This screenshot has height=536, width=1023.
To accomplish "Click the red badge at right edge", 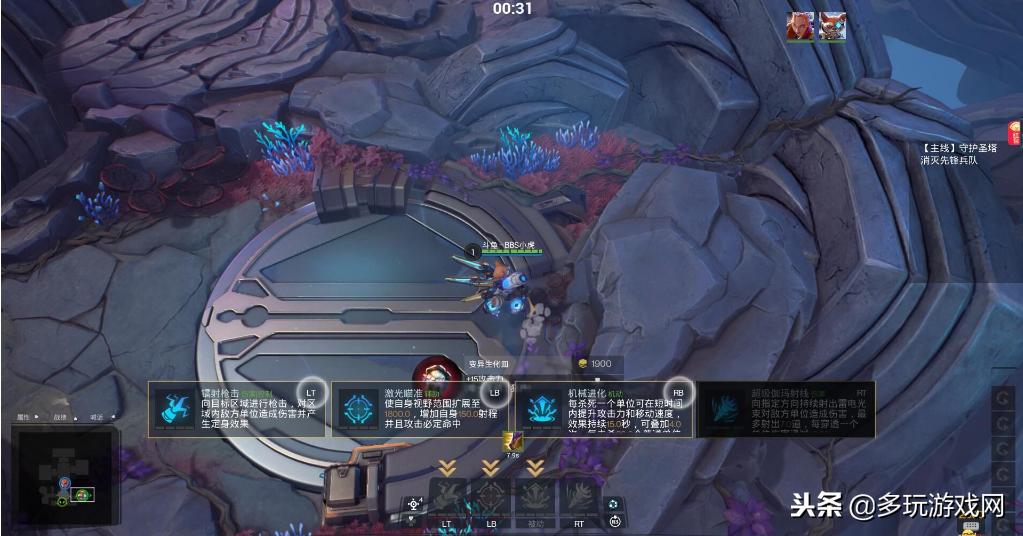I will coord(1015,132).
